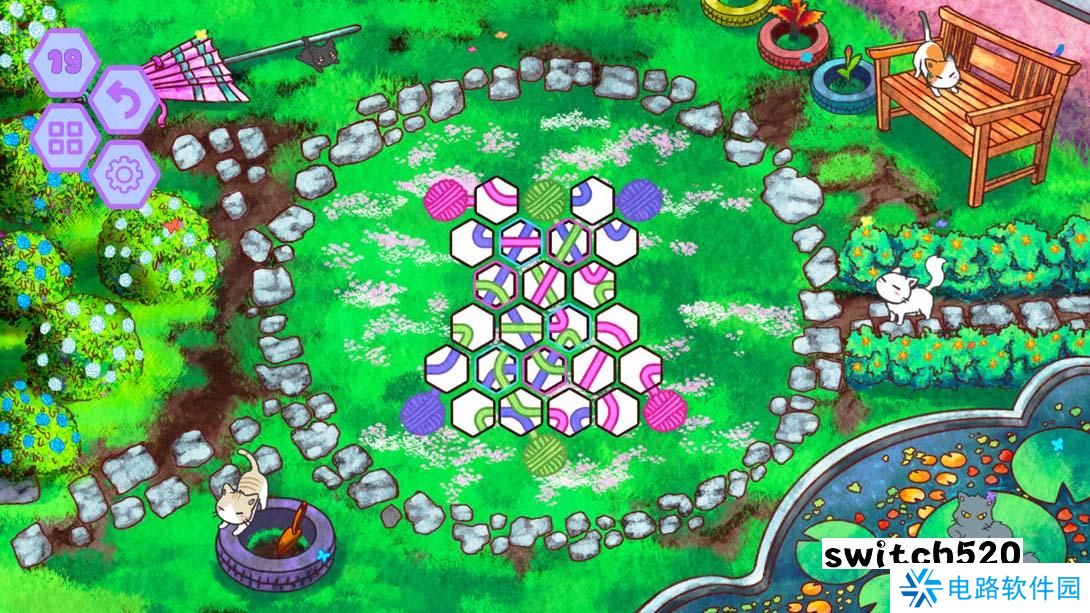Rotate the hex tile beside the top purple yarn ball
This screenshot has height=613, width=1090.
click(592, 200)
